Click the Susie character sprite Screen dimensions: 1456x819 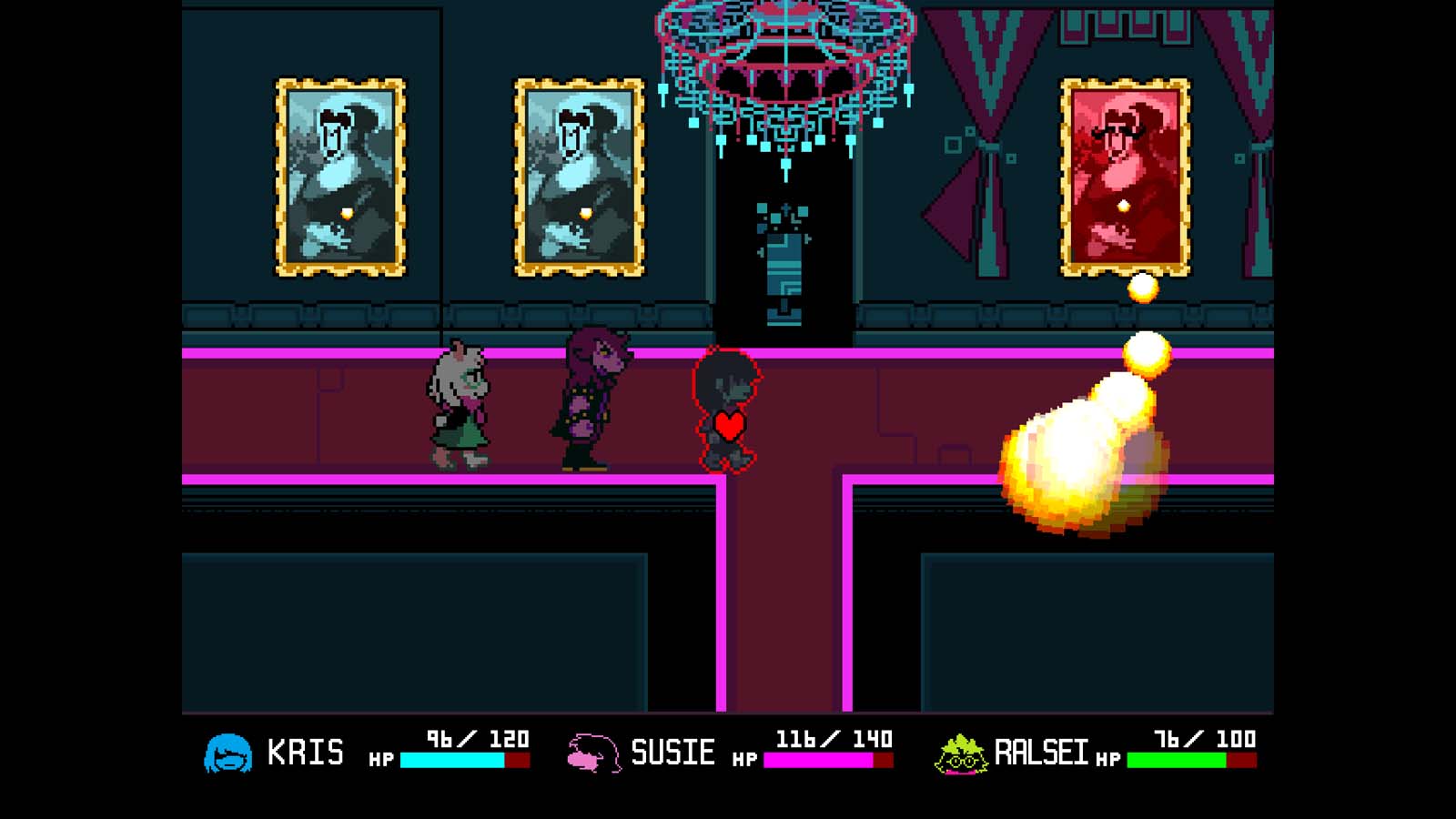pos(591,400)
